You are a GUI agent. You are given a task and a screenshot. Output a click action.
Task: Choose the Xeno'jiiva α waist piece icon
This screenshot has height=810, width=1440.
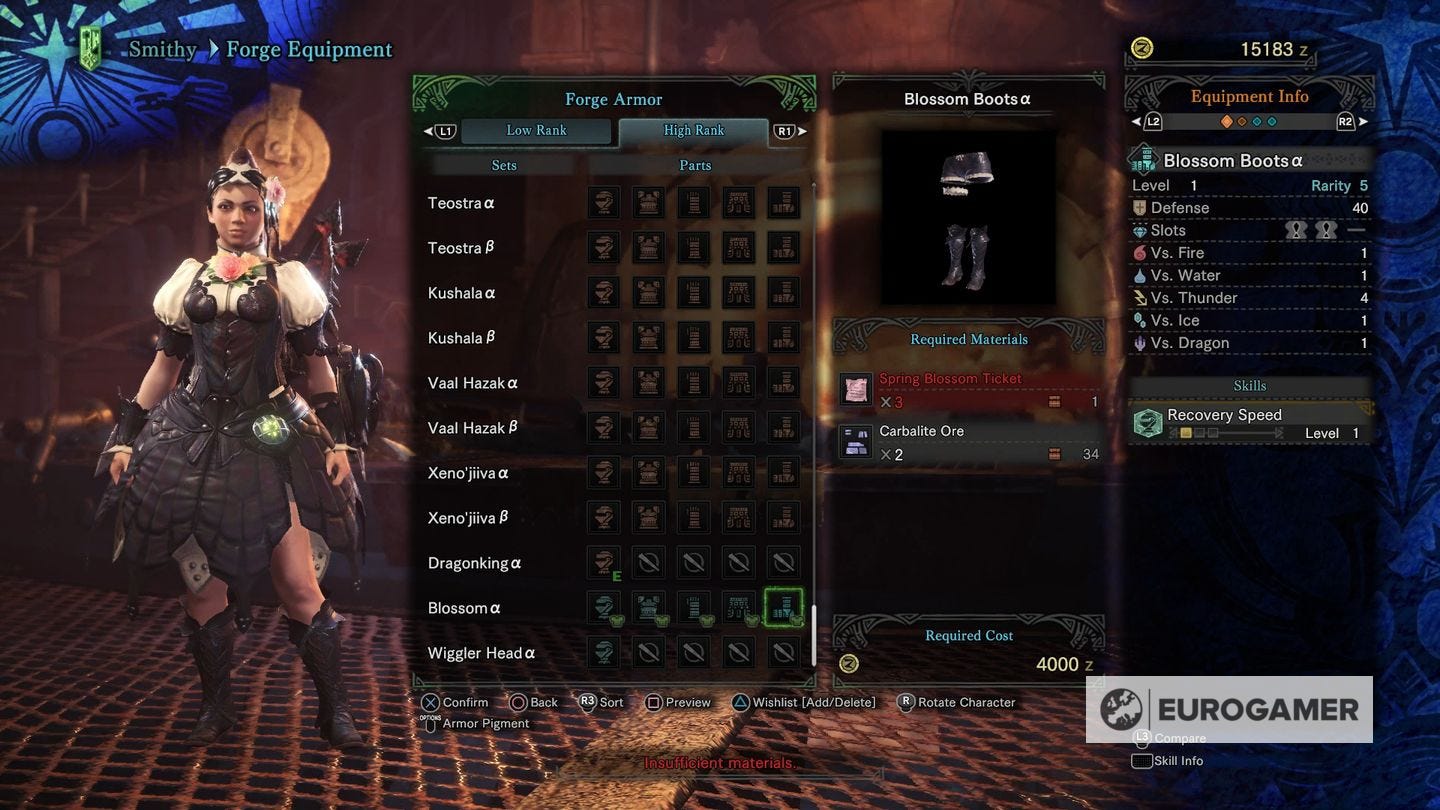[739, 473]
